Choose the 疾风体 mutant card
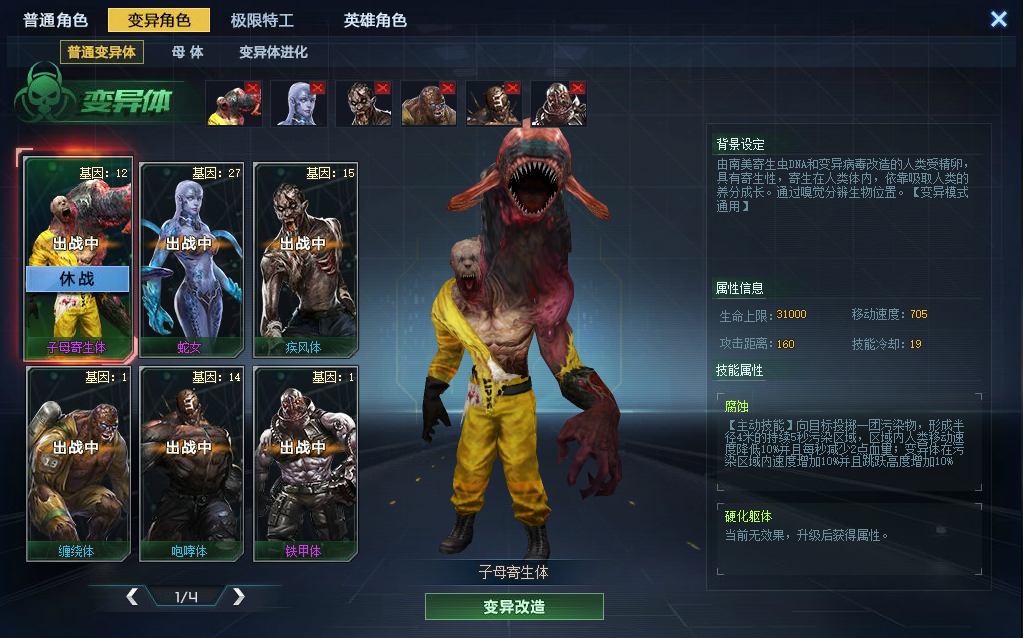Screen dimensions: 1023x638 tap(305, 260)
